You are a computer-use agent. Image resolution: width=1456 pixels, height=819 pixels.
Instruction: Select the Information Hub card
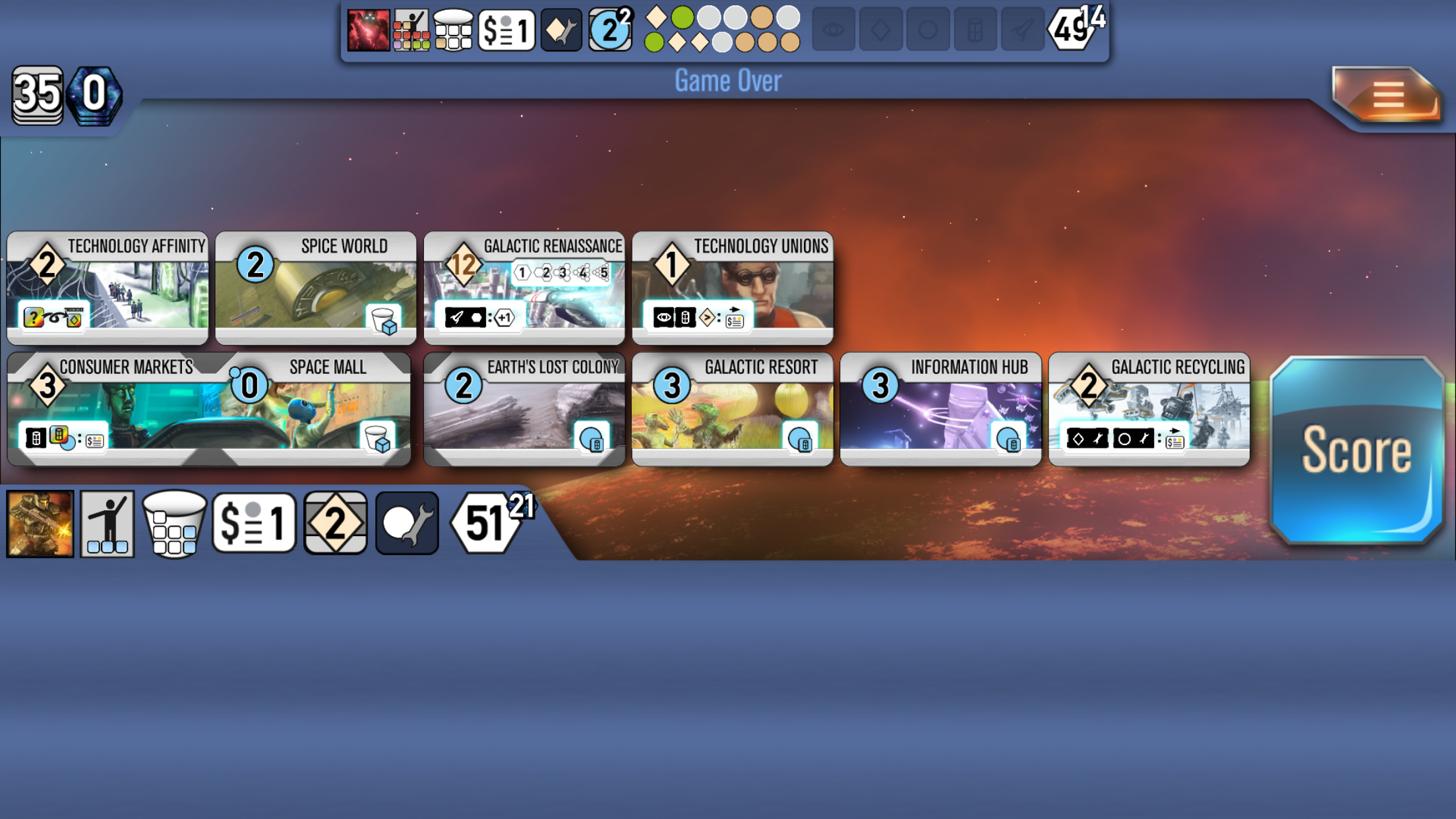click(941, 409)
